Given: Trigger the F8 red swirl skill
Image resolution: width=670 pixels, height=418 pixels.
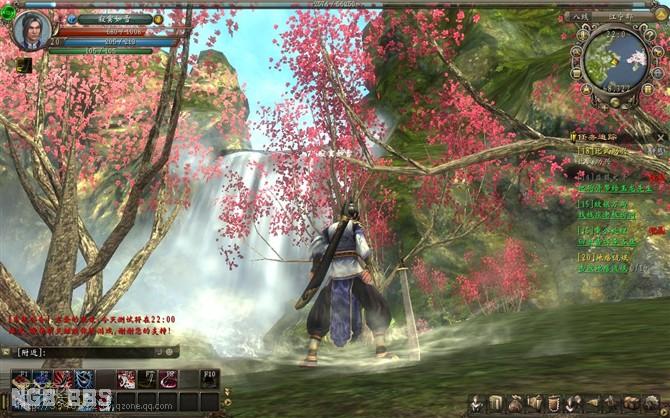Looking at the screenshot, I should click(x=168, y=378).
